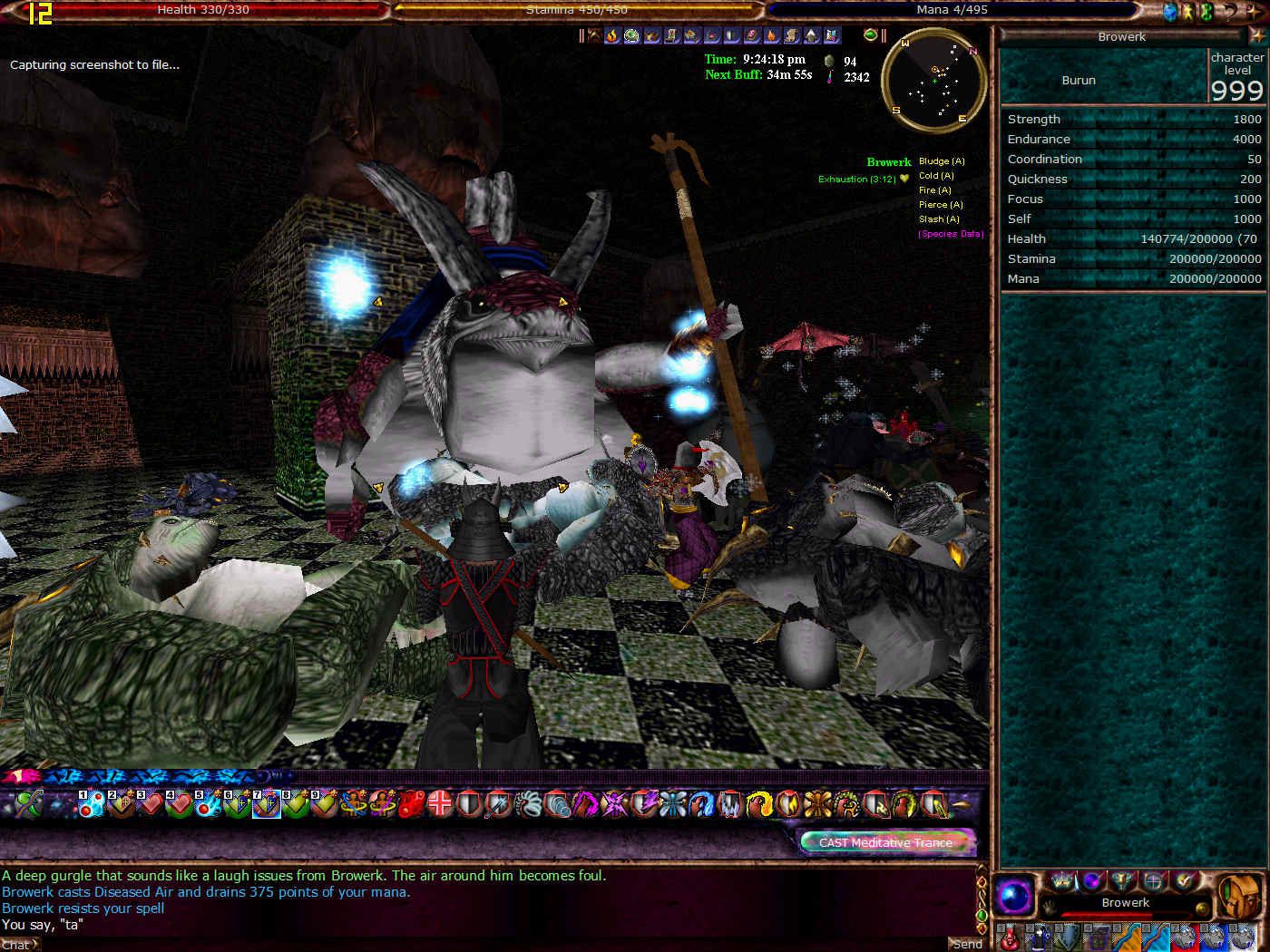Open the gold crown allegiance panel
This screenshot has width=1270, height=952.
pos(1062,879)
